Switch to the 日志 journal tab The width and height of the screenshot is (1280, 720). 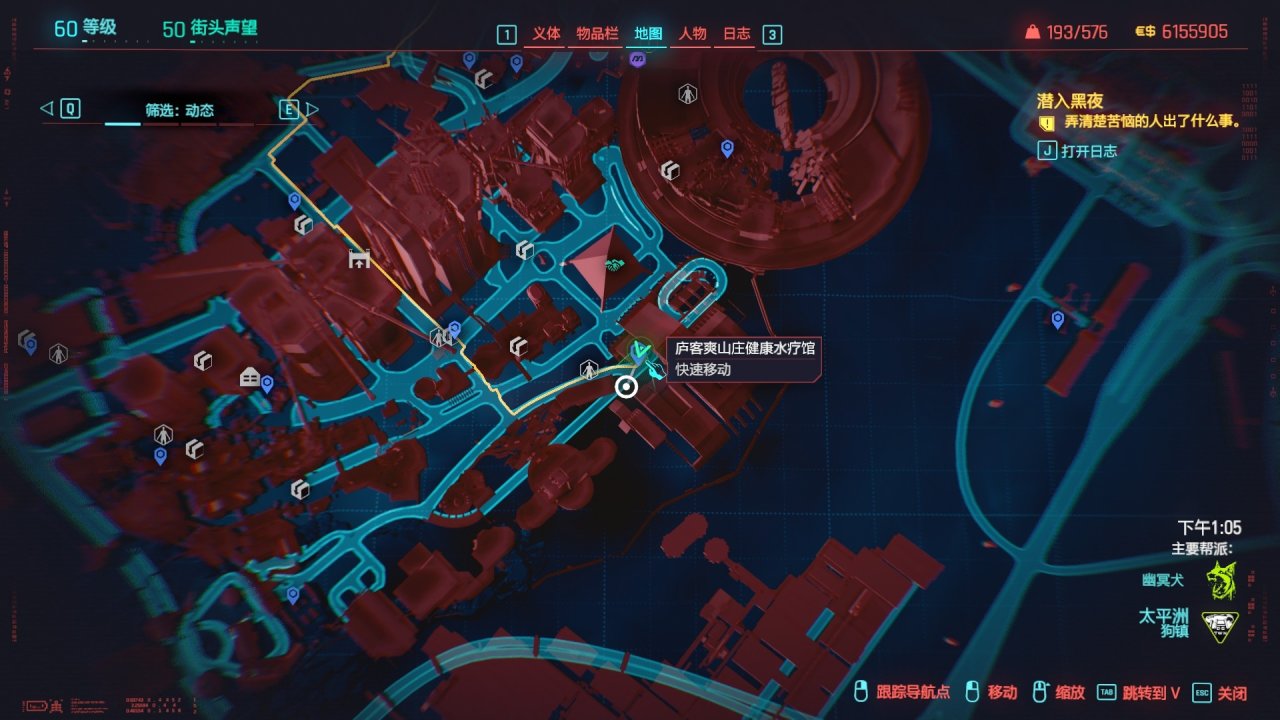pos(737,34)
